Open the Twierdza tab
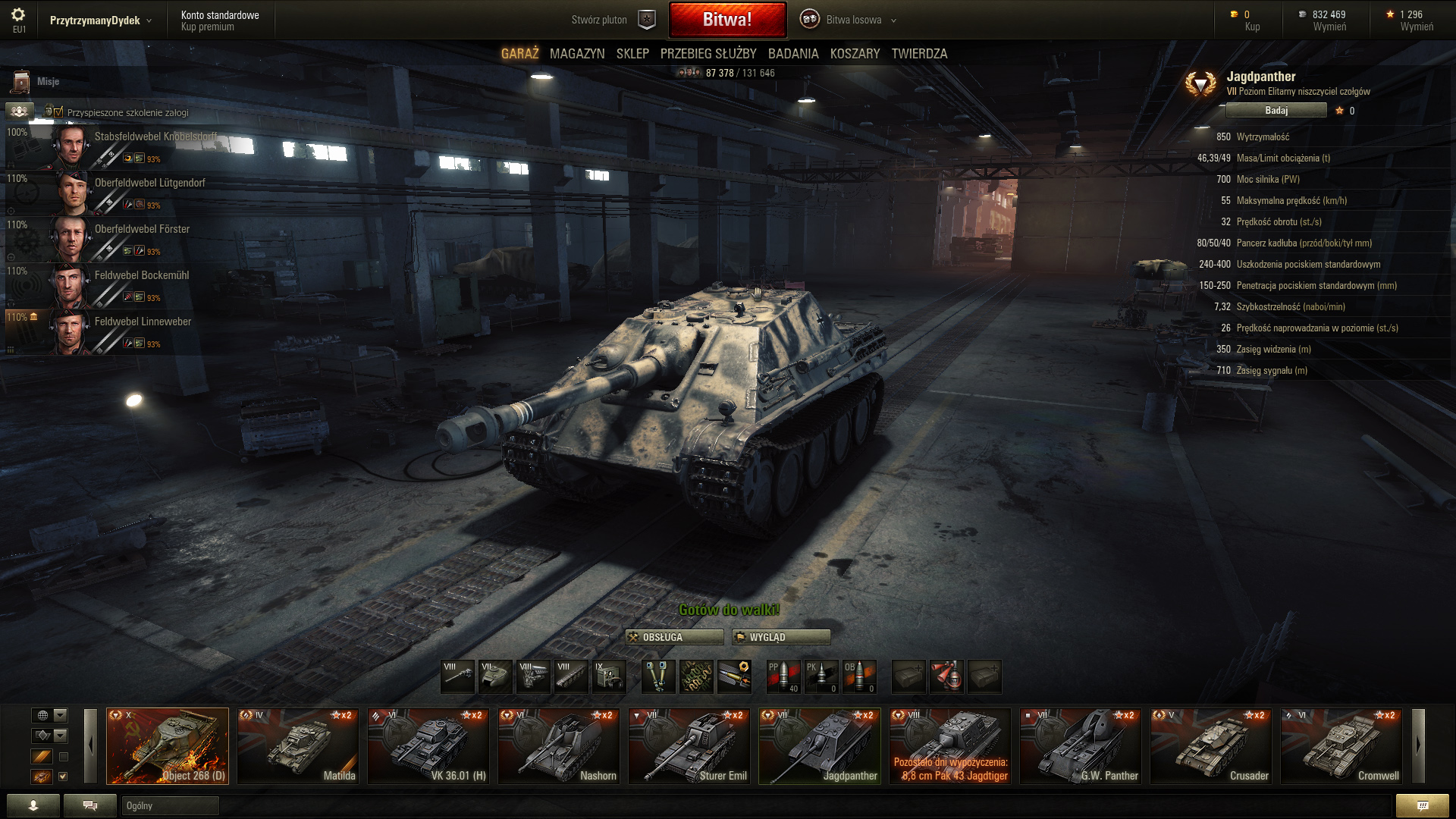Viewport: 1456px width, 819px height. point(919,54)
